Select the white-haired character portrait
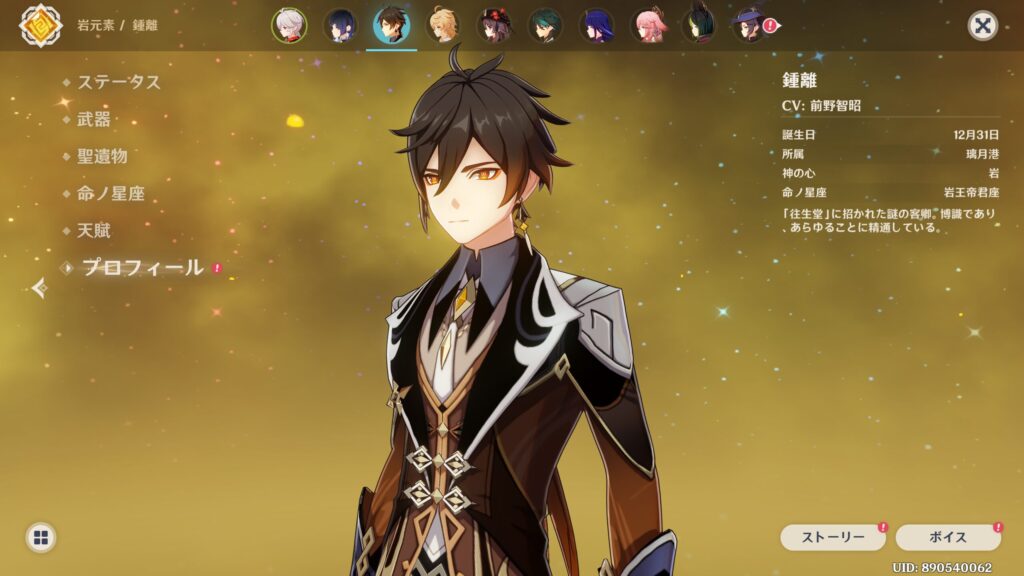The height and width of the screenshot is (576, 1024). click(289, 26)
